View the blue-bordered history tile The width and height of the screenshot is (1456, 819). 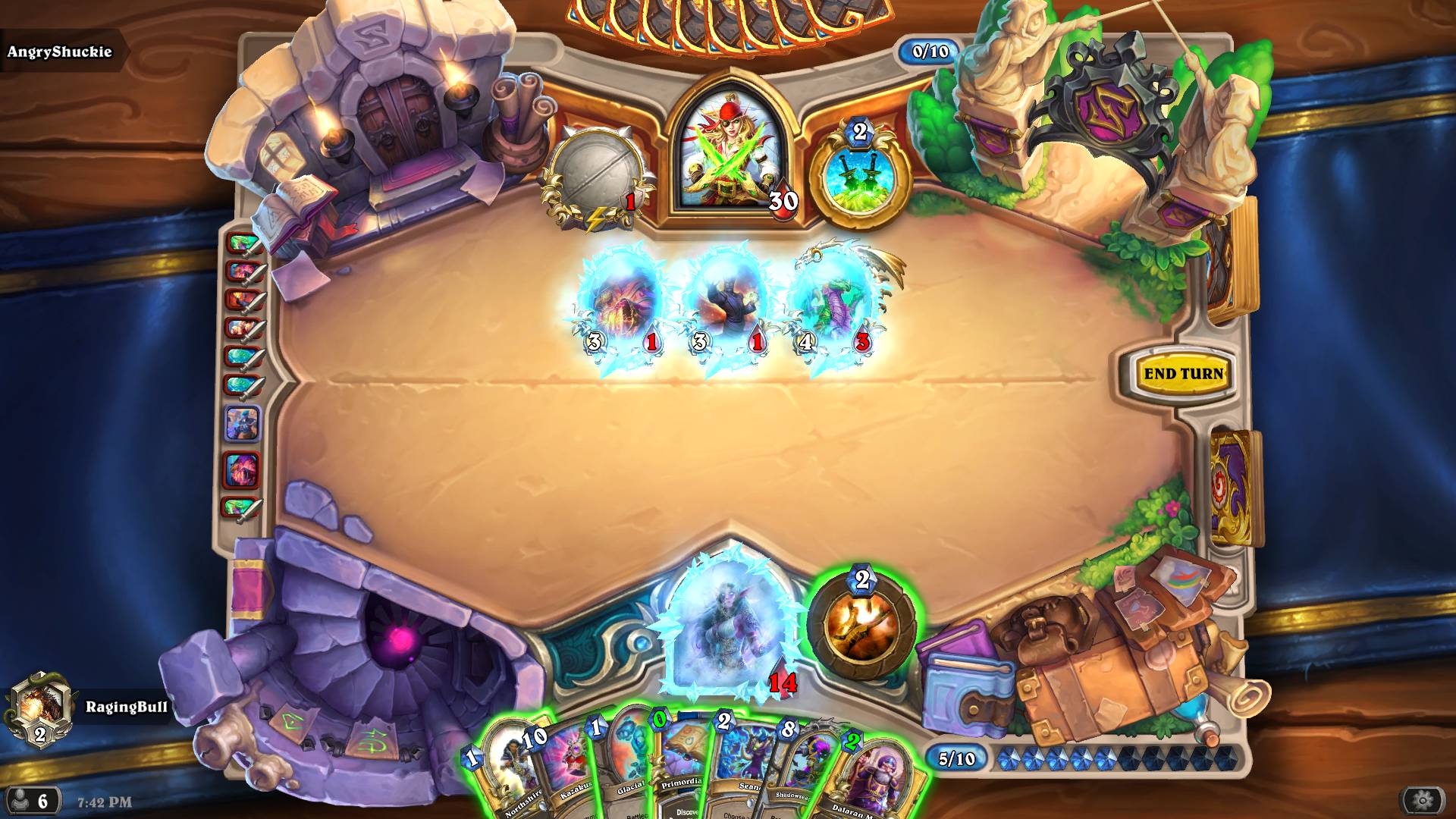[243, 423]
